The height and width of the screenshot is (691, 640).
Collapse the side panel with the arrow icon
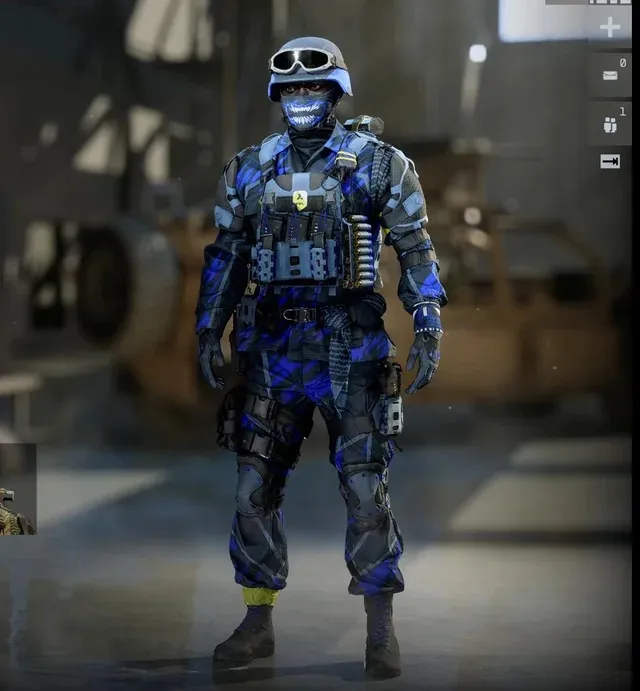pyautogui.click(x=609, y=161)
